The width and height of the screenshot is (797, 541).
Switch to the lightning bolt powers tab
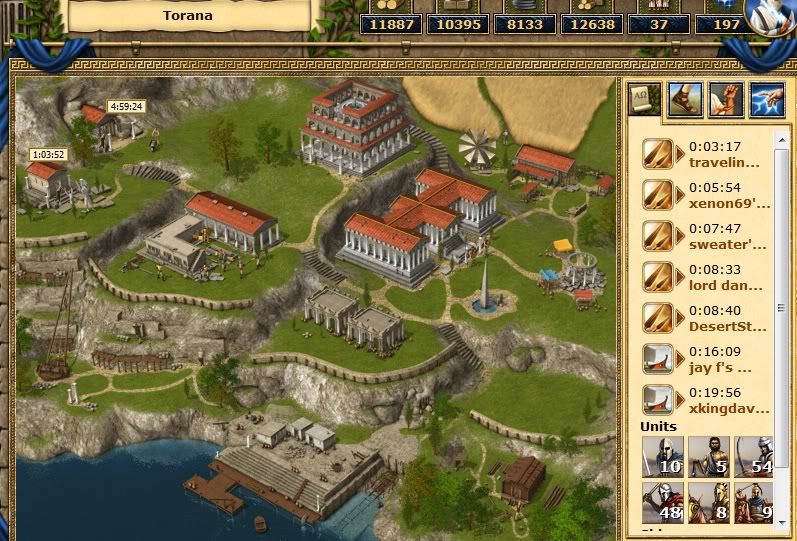pyautogui.click(x=765, y=99)
